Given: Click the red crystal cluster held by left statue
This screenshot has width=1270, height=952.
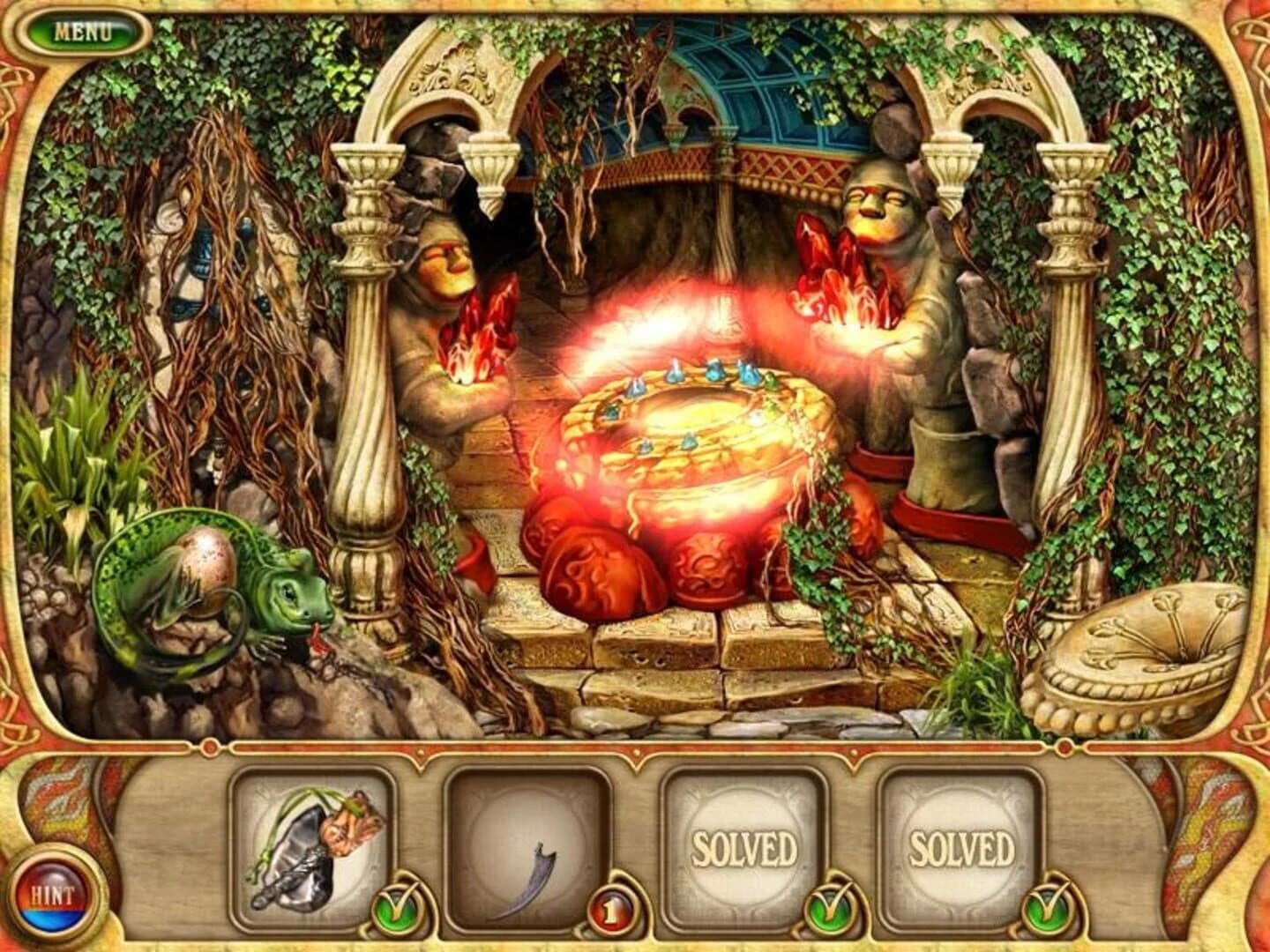Looking at the screenshot, I should [481, 326].
